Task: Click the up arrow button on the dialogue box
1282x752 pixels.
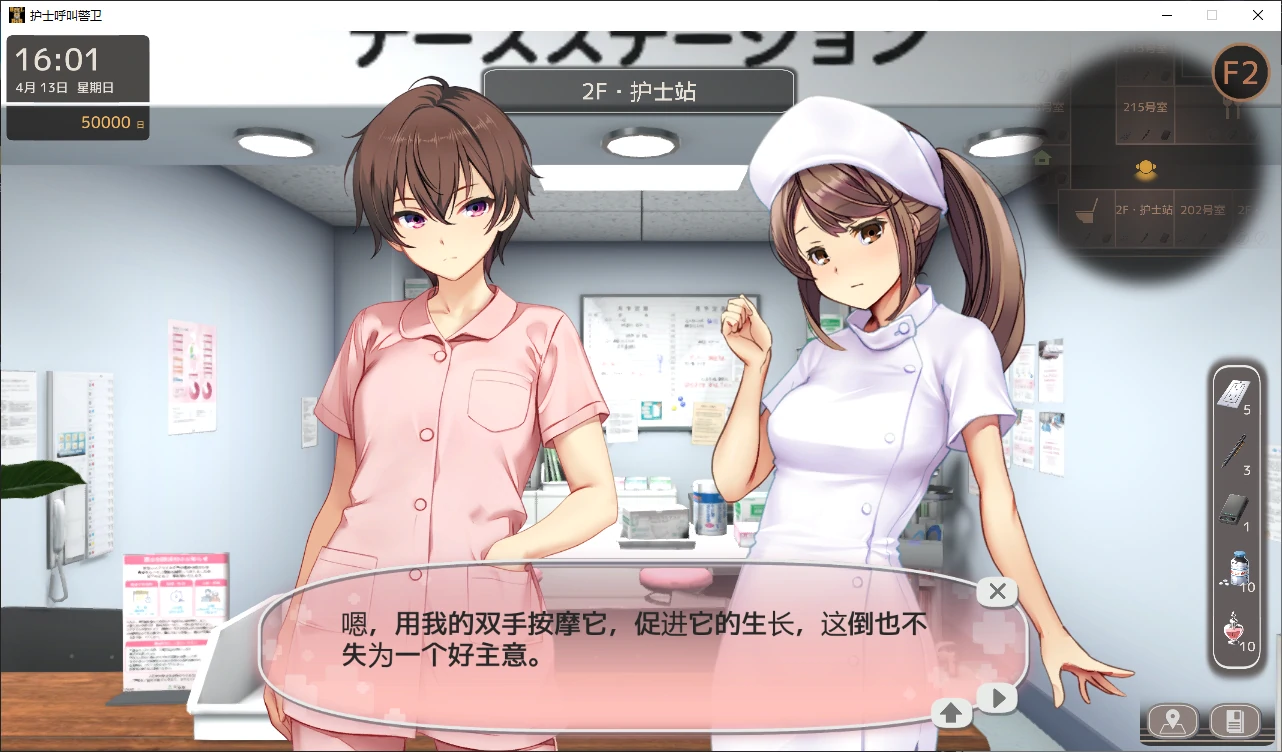Action: click(951, 713)
